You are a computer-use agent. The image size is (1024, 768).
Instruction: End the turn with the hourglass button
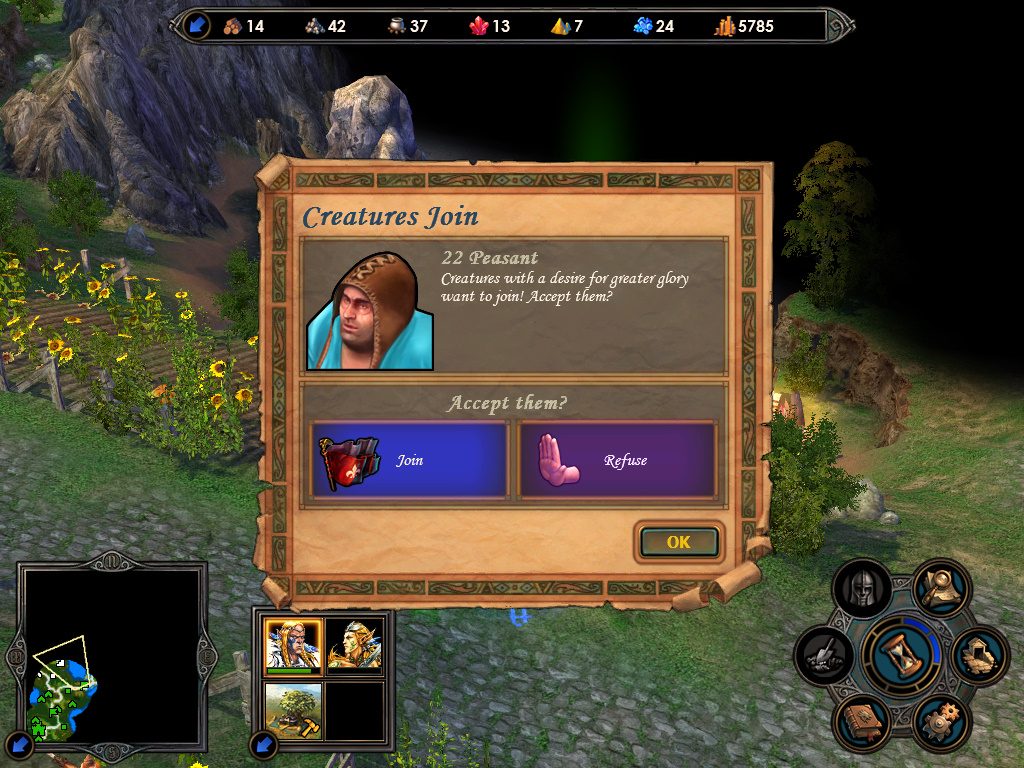point(901,656)
